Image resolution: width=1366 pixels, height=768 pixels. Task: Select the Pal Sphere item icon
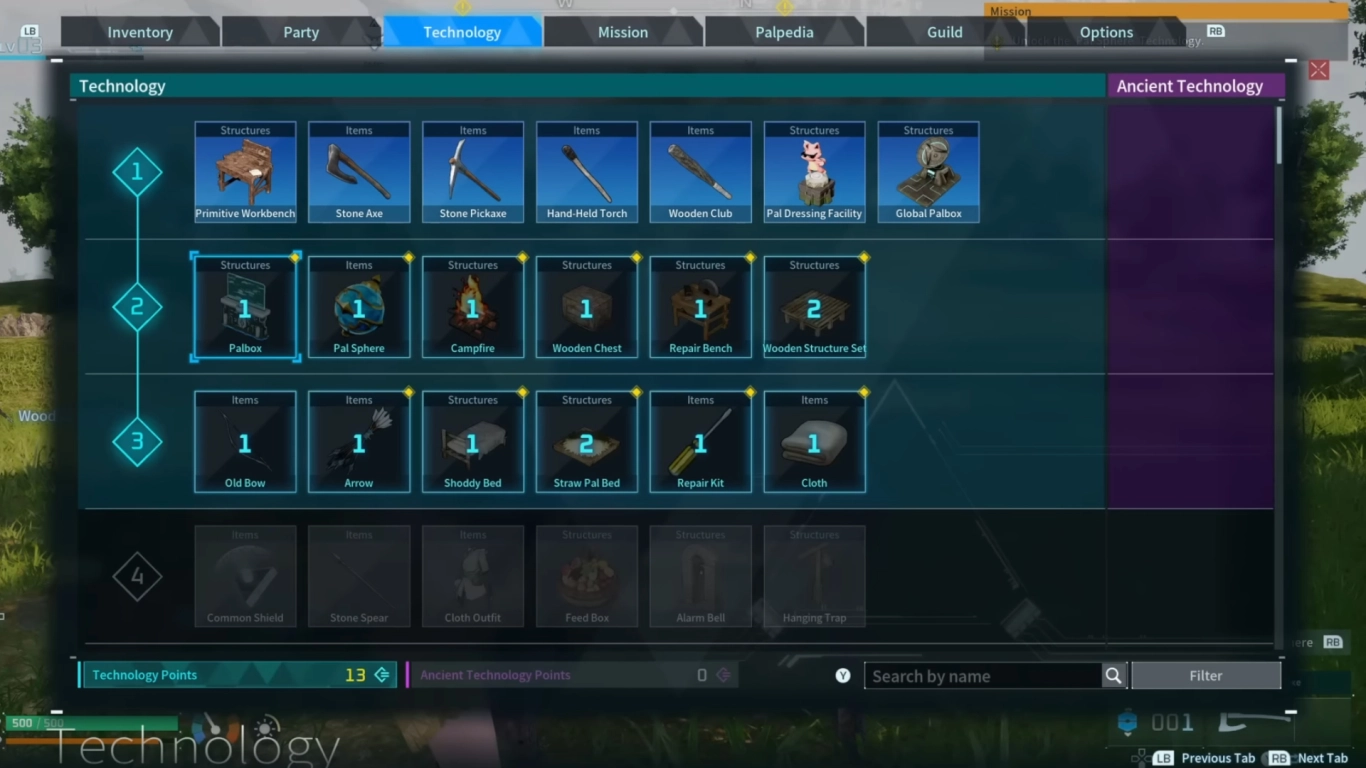point(359,306)
